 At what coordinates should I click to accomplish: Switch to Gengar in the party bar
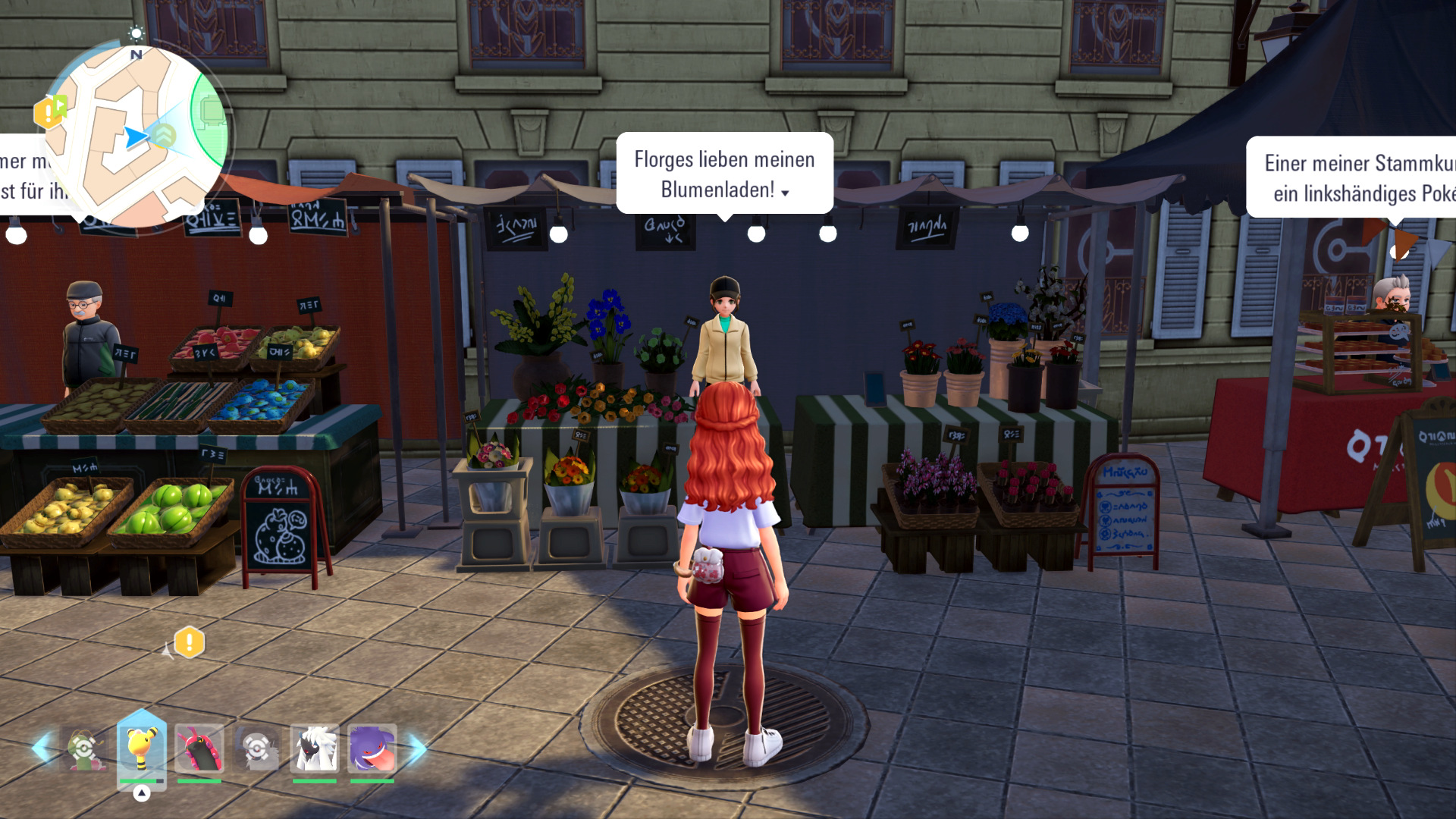pyautogui.click(x=372, y=748)
